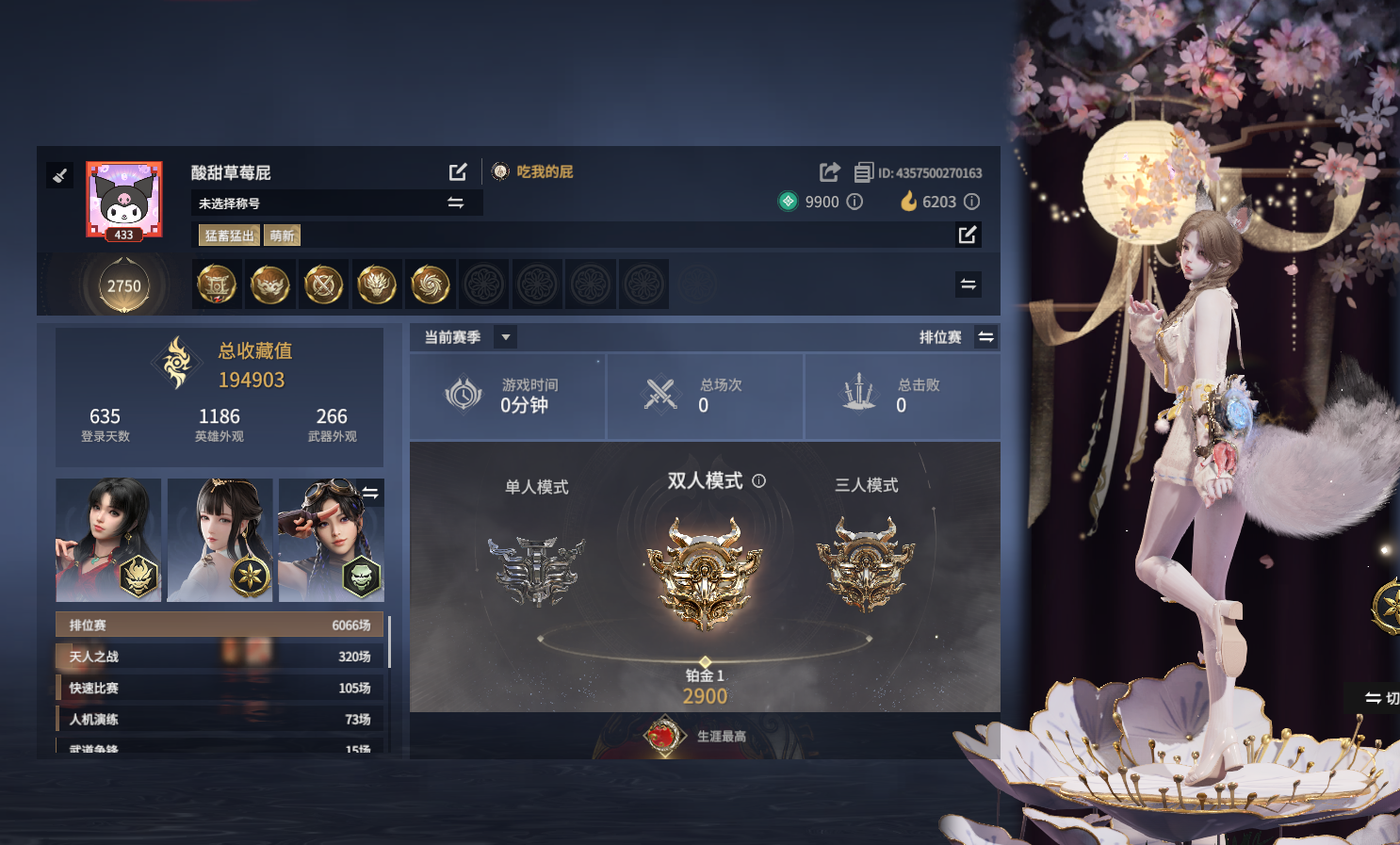
Task: Toggle the 排位赛 mode switch
Action: (985, 337)
